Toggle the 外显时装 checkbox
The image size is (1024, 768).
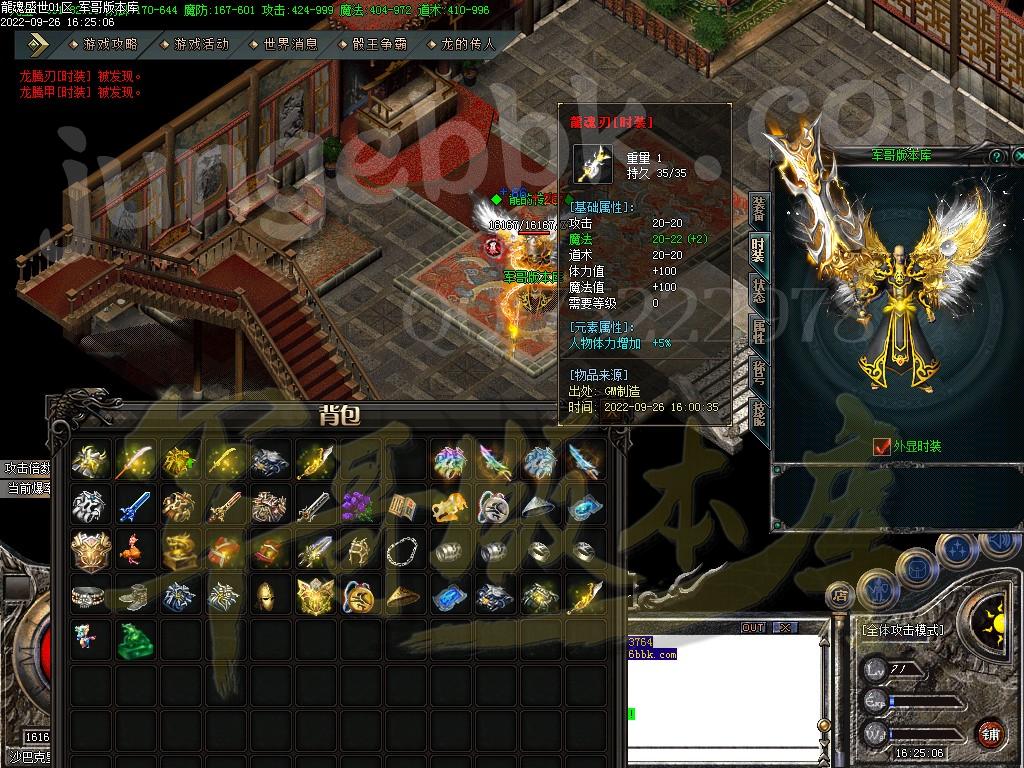point(881,447)
